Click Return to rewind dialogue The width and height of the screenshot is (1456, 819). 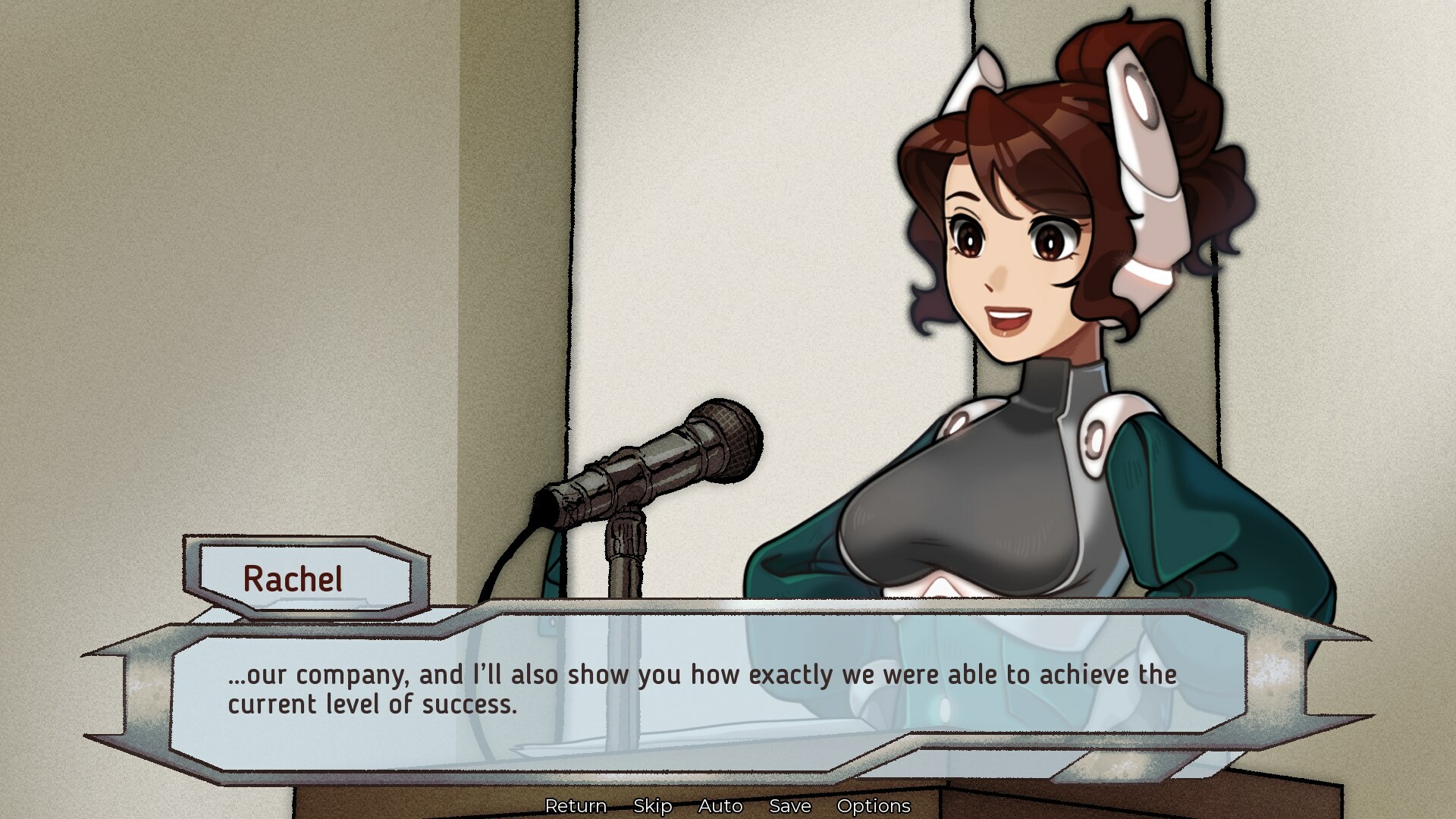[577, 806]
